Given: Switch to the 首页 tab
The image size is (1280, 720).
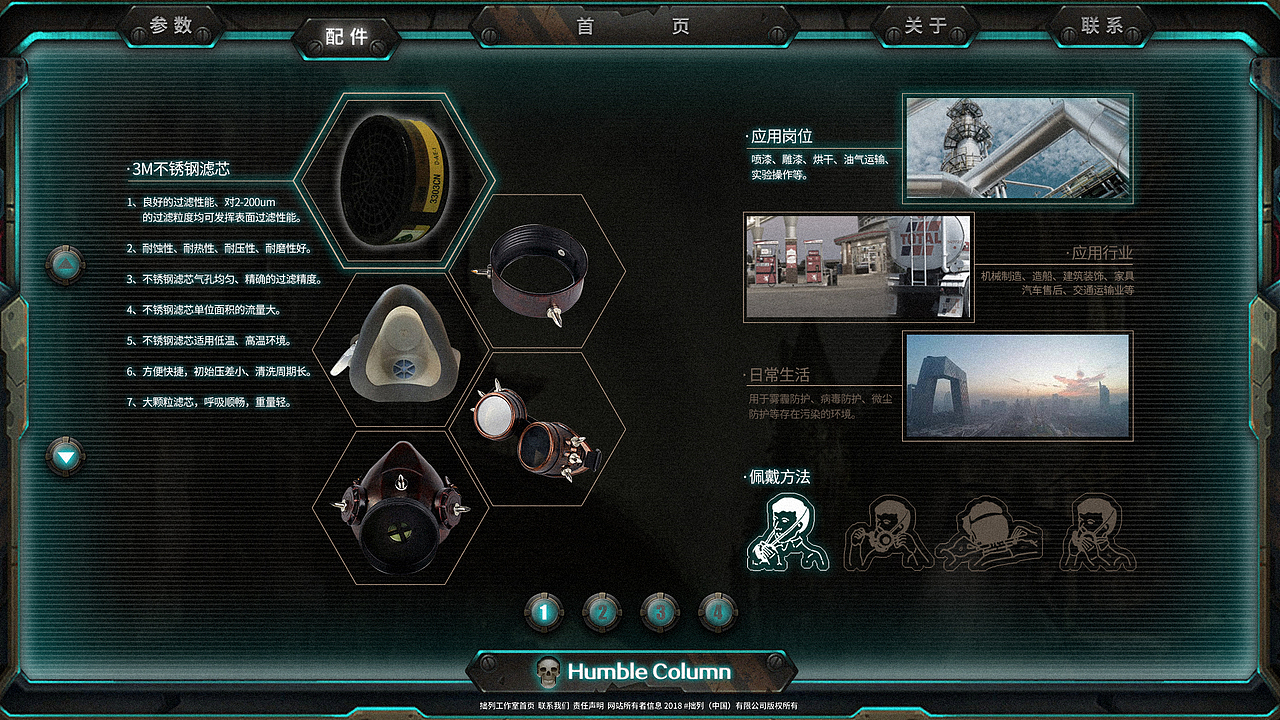Looking at the screenshot, I should [640, 26].
